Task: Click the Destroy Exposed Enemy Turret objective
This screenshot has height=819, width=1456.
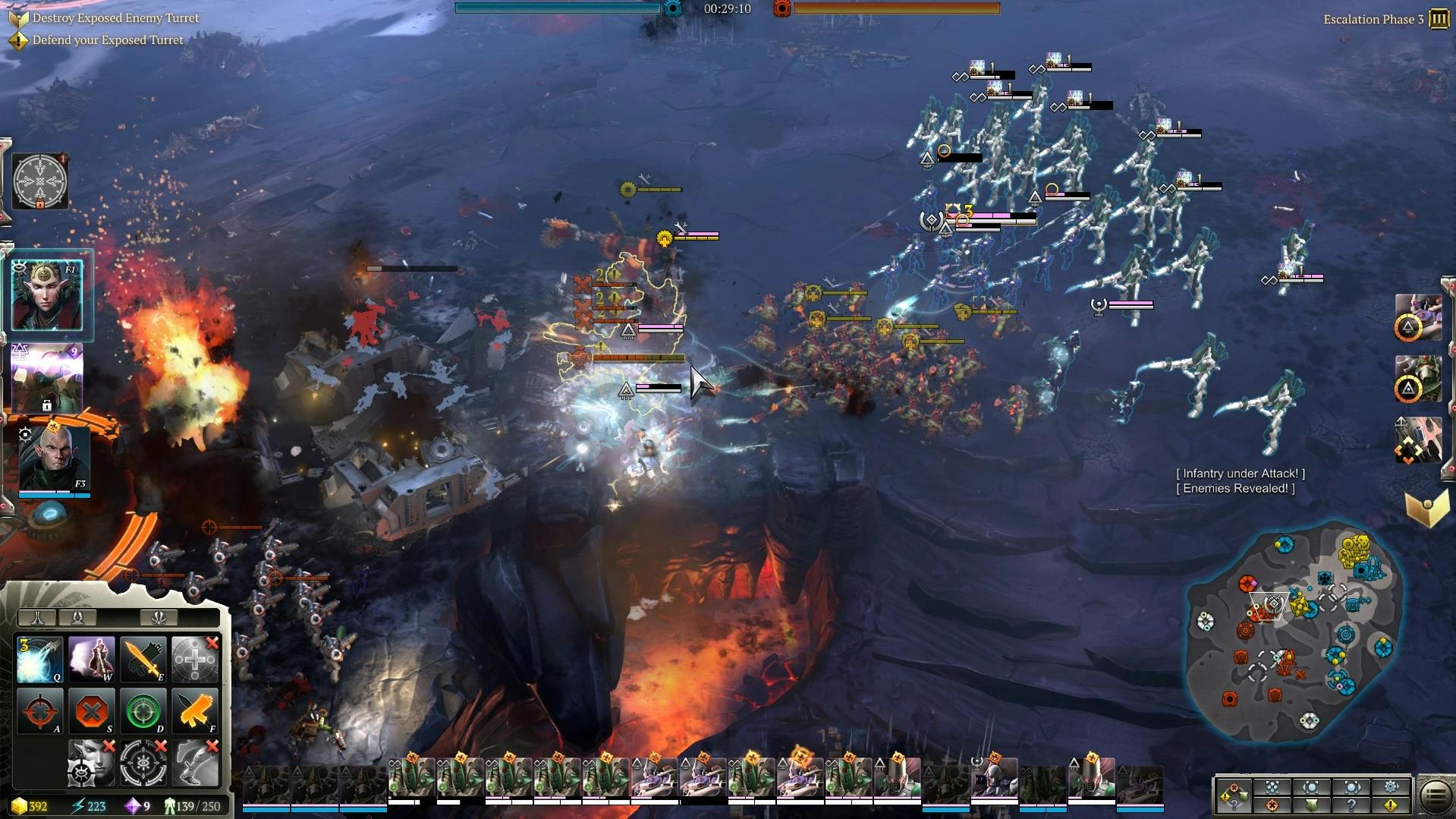Action: tap(115, 17)
